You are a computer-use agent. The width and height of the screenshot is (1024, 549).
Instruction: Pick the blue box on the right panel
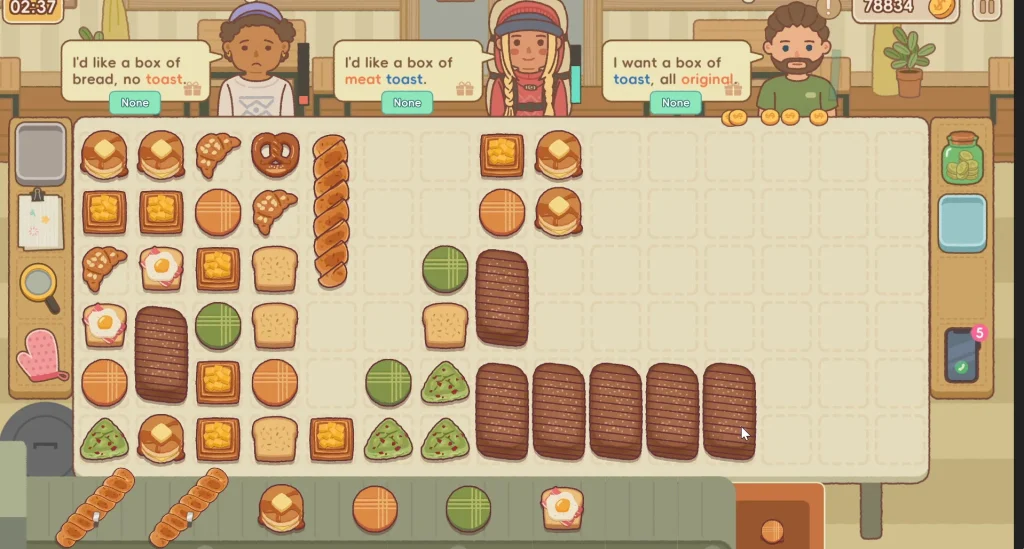[x=962, y=223]
